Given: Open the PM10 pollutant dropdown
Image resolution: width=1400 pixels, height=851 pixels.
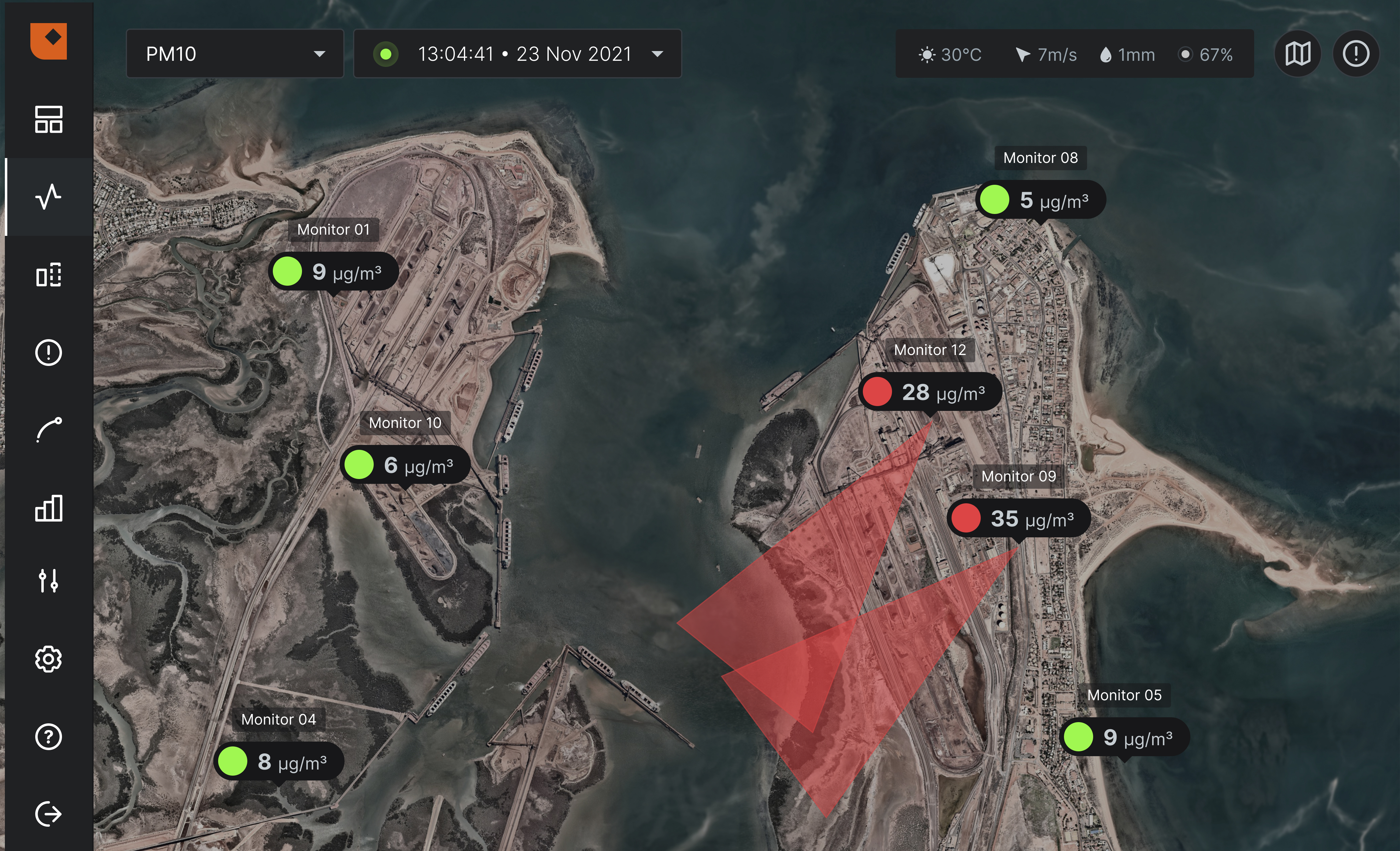Looking at the screenshot, I should click(x=235, y=54).
